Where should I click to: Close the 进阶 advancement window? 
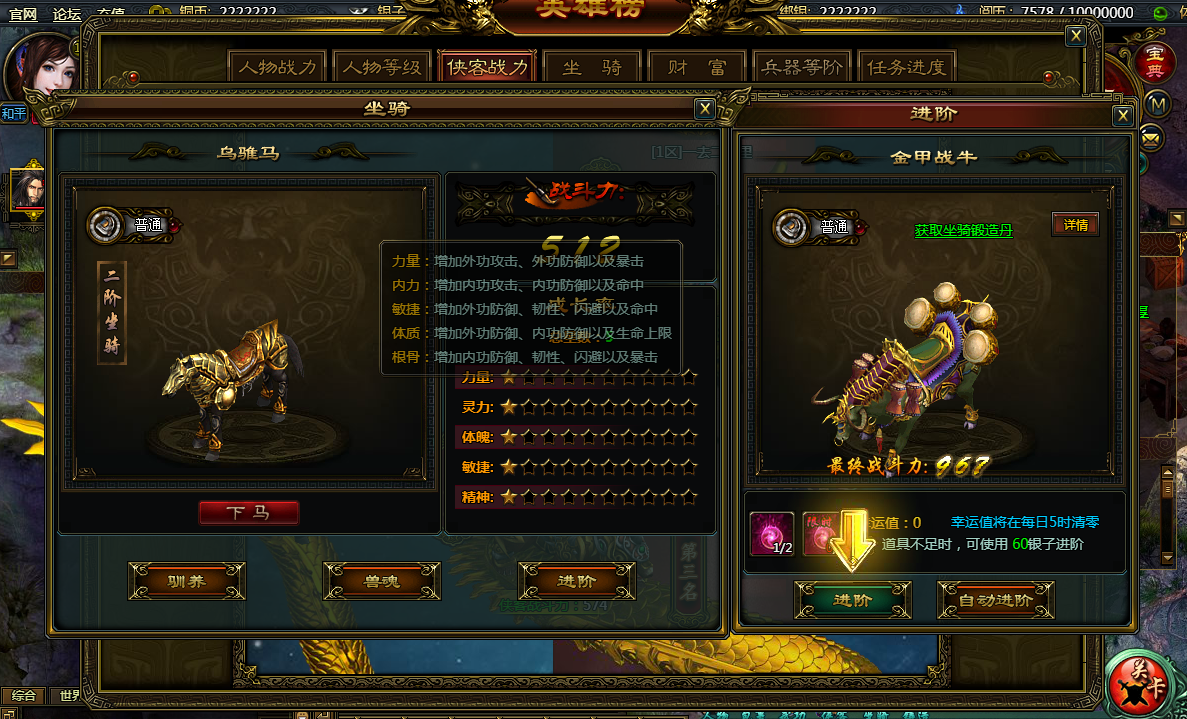pyautogui.click(x=1123, y=116)
